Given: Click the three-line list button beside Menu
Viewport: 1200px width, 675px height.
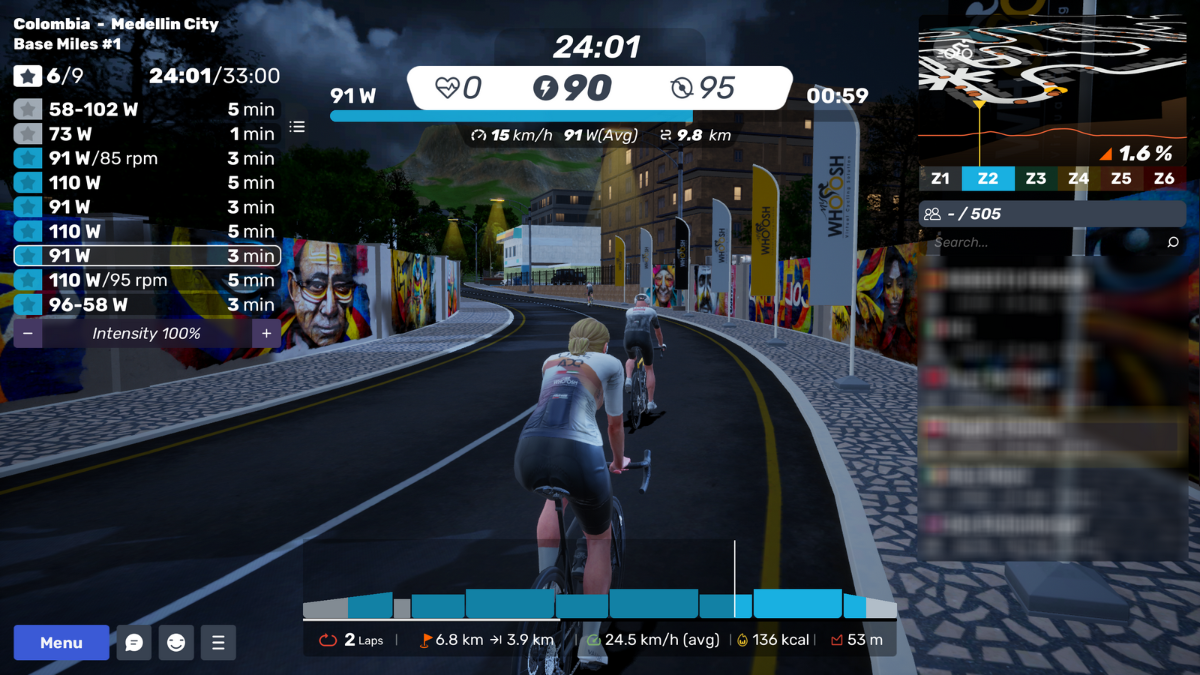Looking at the screenshot, I should [218, 643].
